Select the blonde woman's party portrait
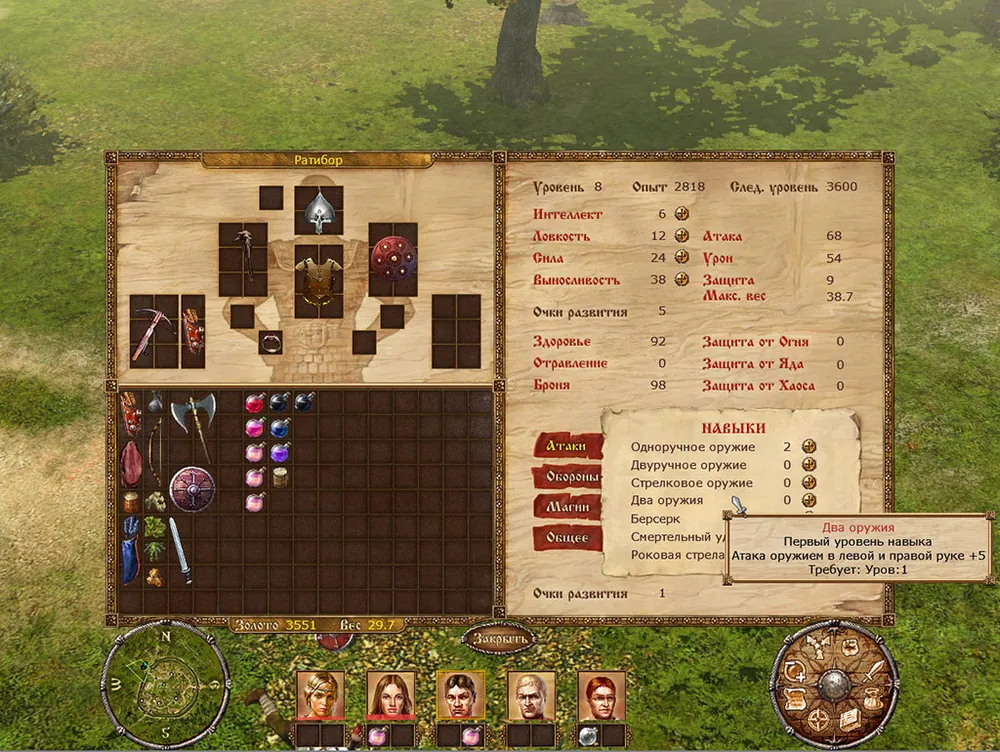 coord(320,694)
